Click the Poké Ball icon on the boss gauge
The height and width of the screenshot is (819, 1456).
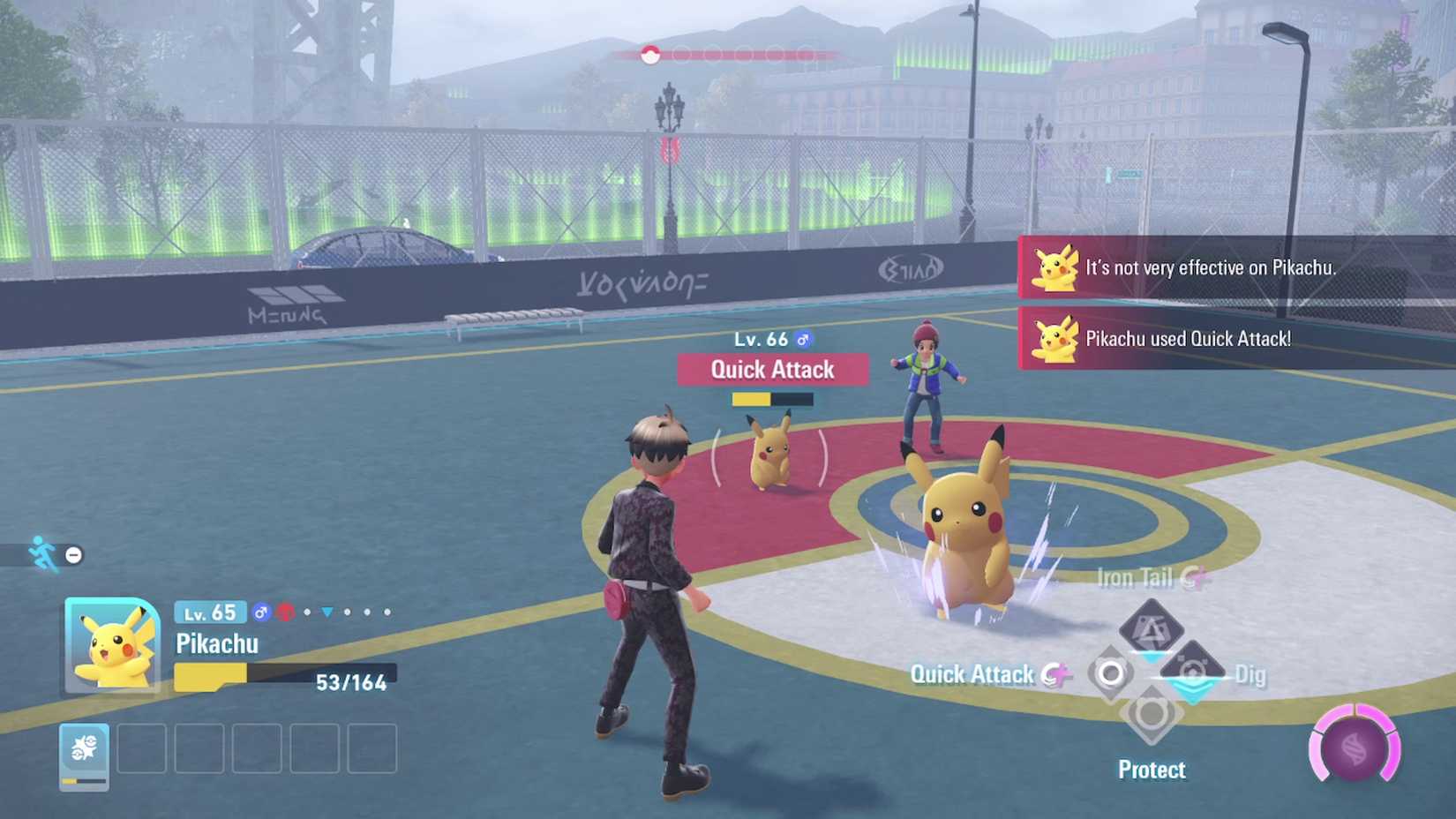pyautogui.click(x=650, y=53)
